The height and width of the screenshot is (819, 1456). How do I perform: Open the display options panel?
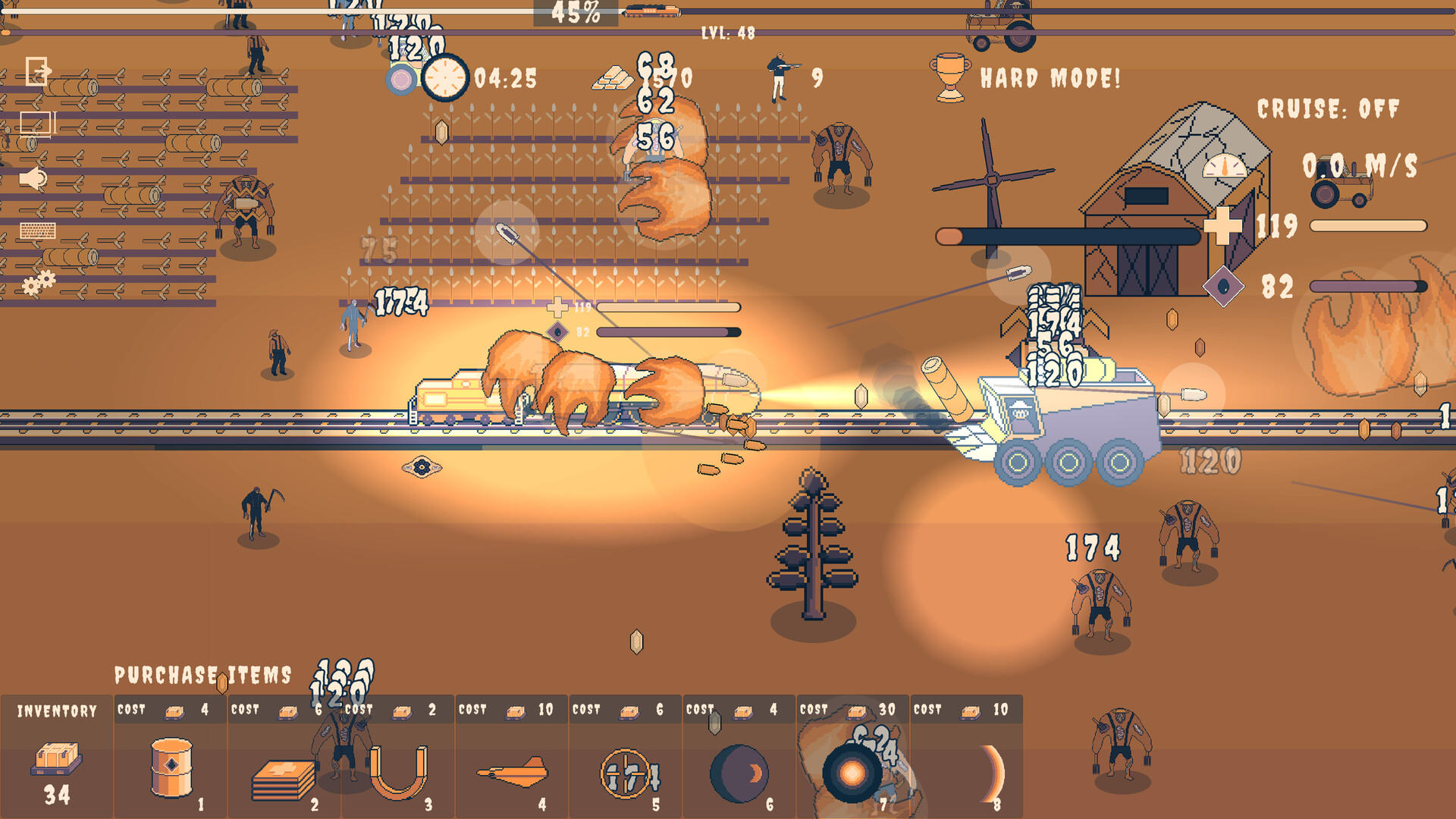click(x=36, y=120)
